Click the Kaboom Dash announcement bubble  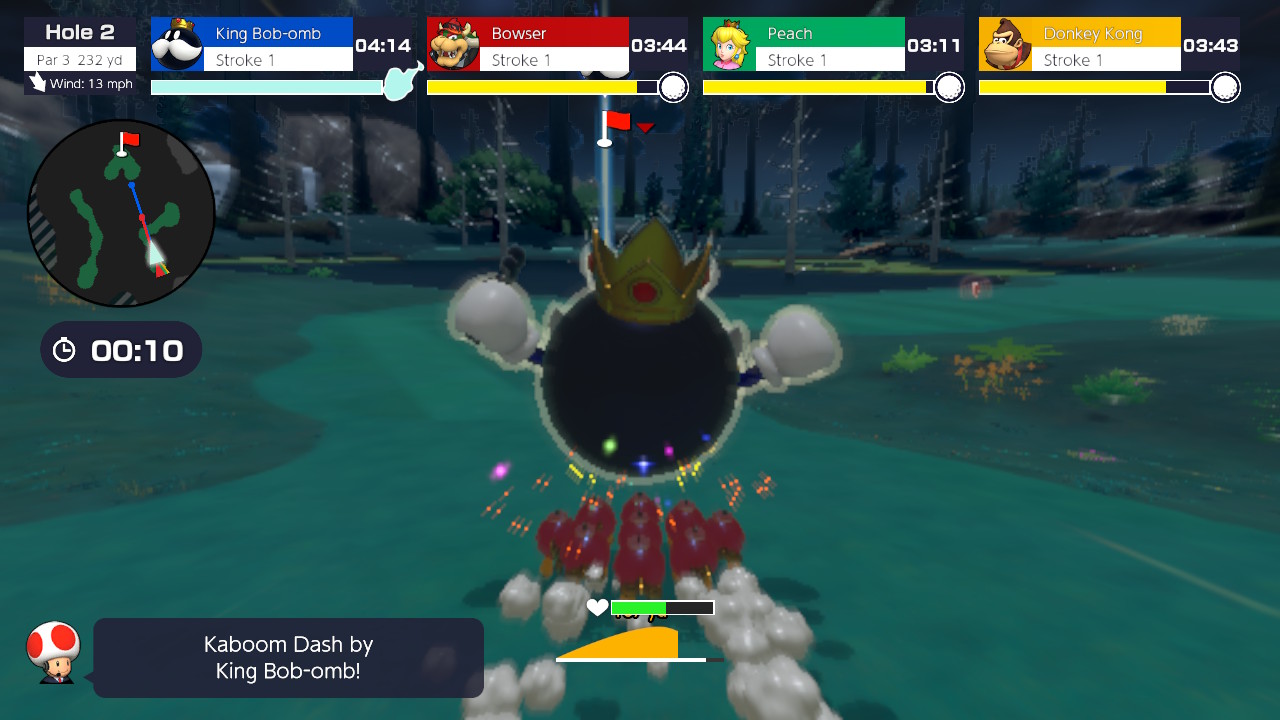(x=288, y=657)
